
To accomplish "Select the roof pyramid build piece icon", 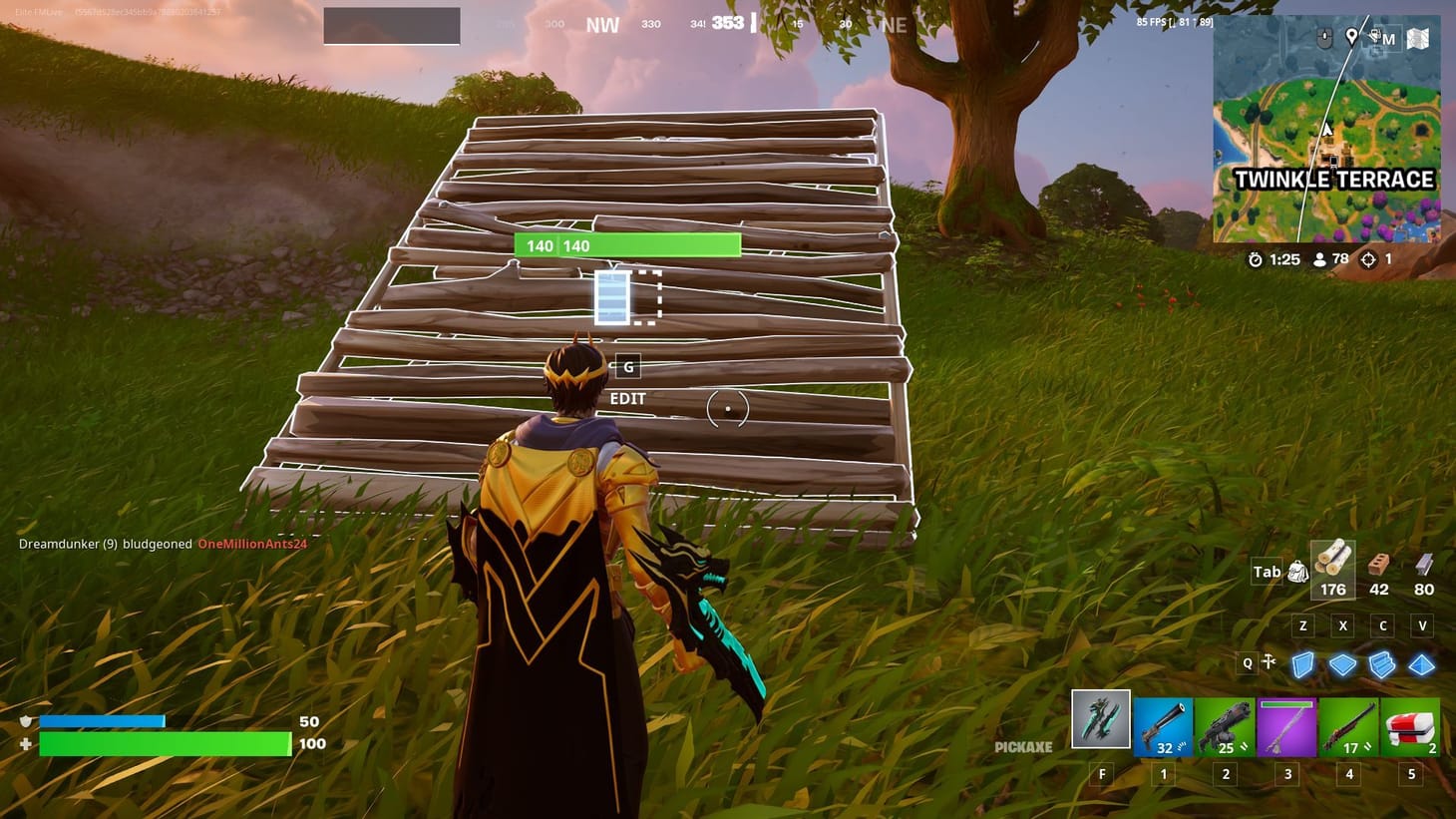I will pyautogui.click(x=1423, y=662).
